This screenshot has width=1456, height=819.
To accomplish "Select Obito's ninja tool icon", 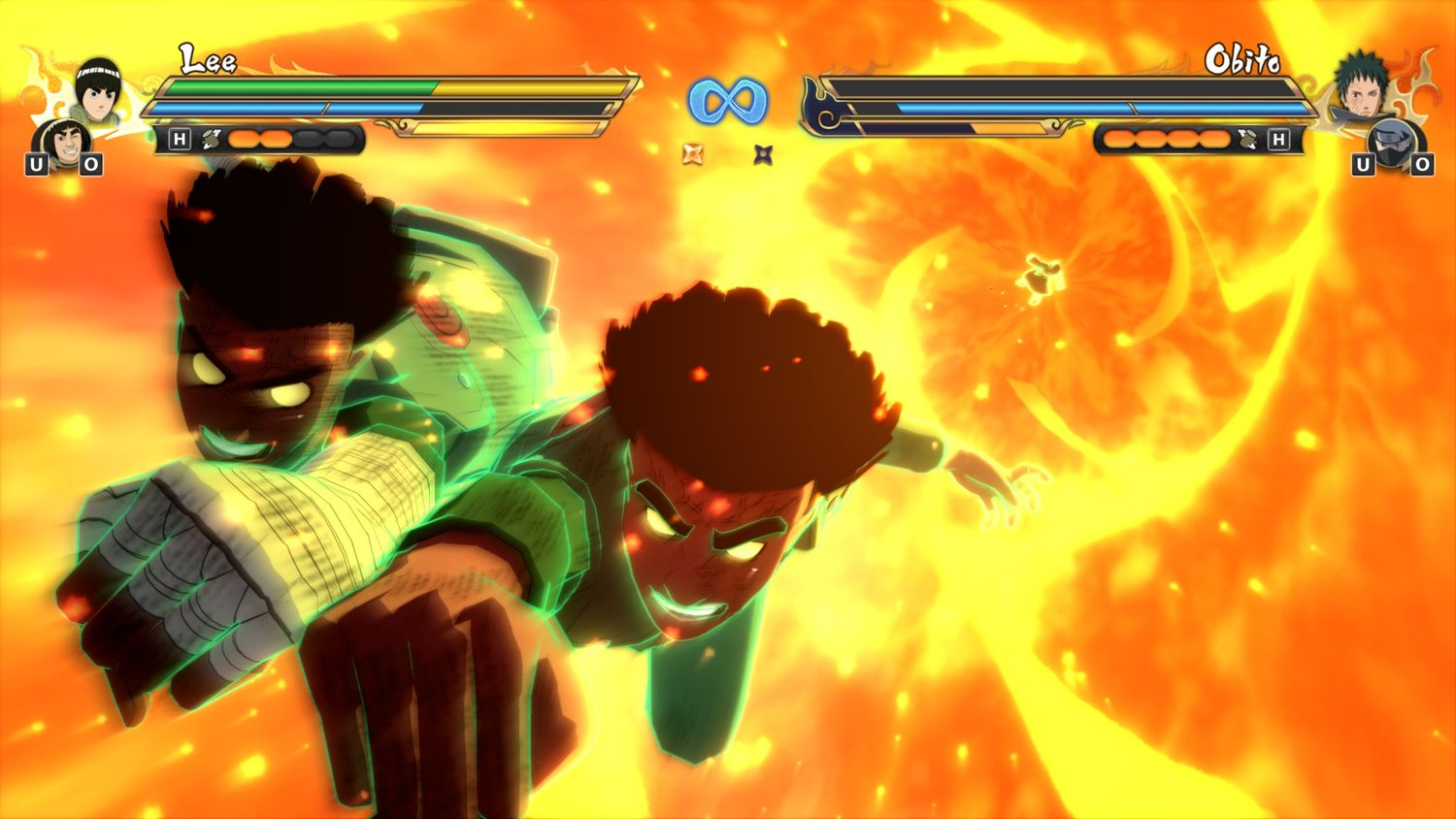I will [x=1246, y=140].
